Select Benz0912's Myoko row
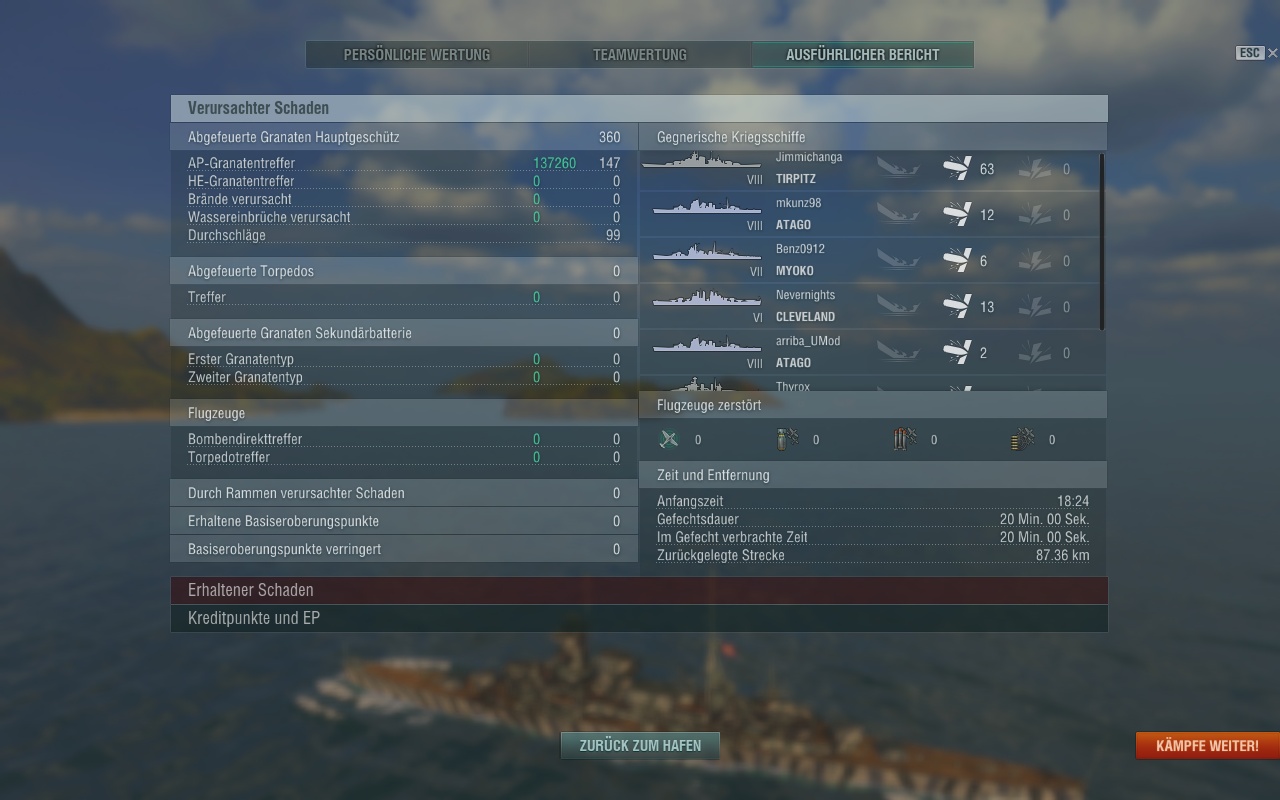Screen dimensions: 1280x800 pyautogui.click(x=868, y=260)
